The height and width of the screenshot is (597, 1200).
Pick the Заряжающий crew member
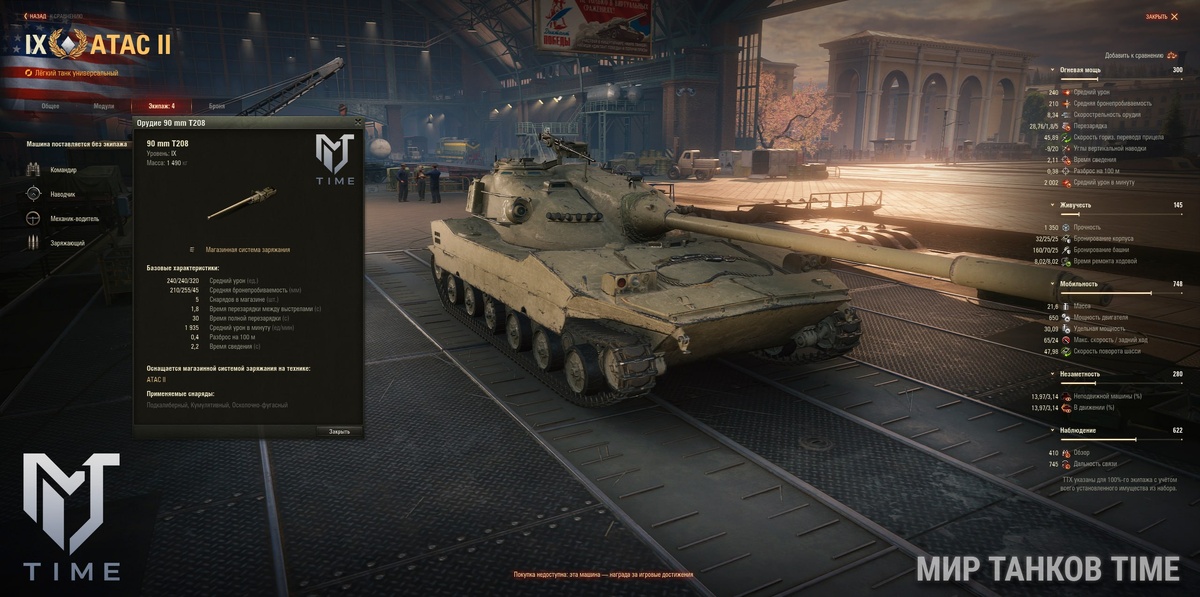click(60, 242)
